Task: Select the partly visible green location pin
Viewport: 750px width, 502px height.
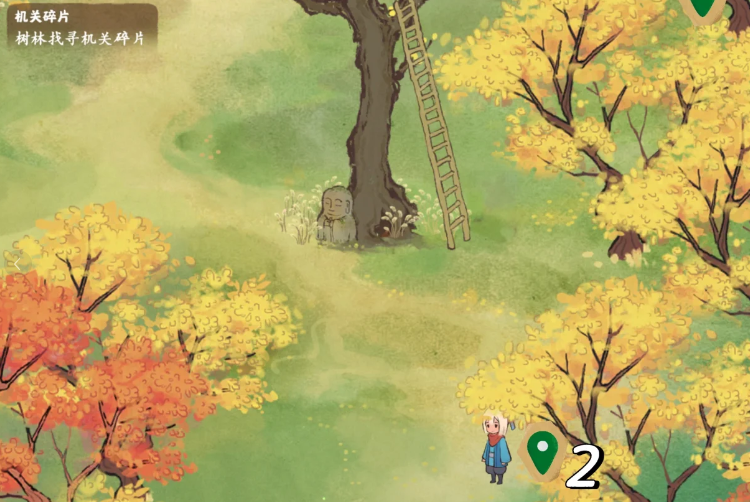Action: pos(704,9)
